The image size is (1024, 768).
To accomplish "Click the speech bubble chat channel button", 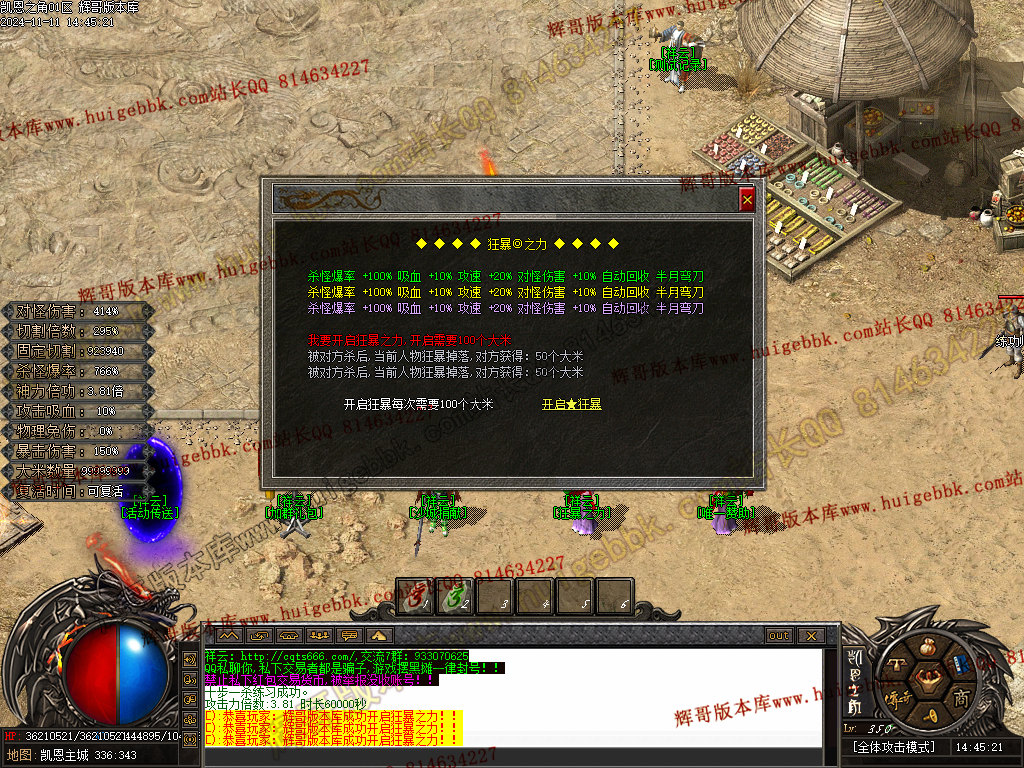I will (350, 636).
